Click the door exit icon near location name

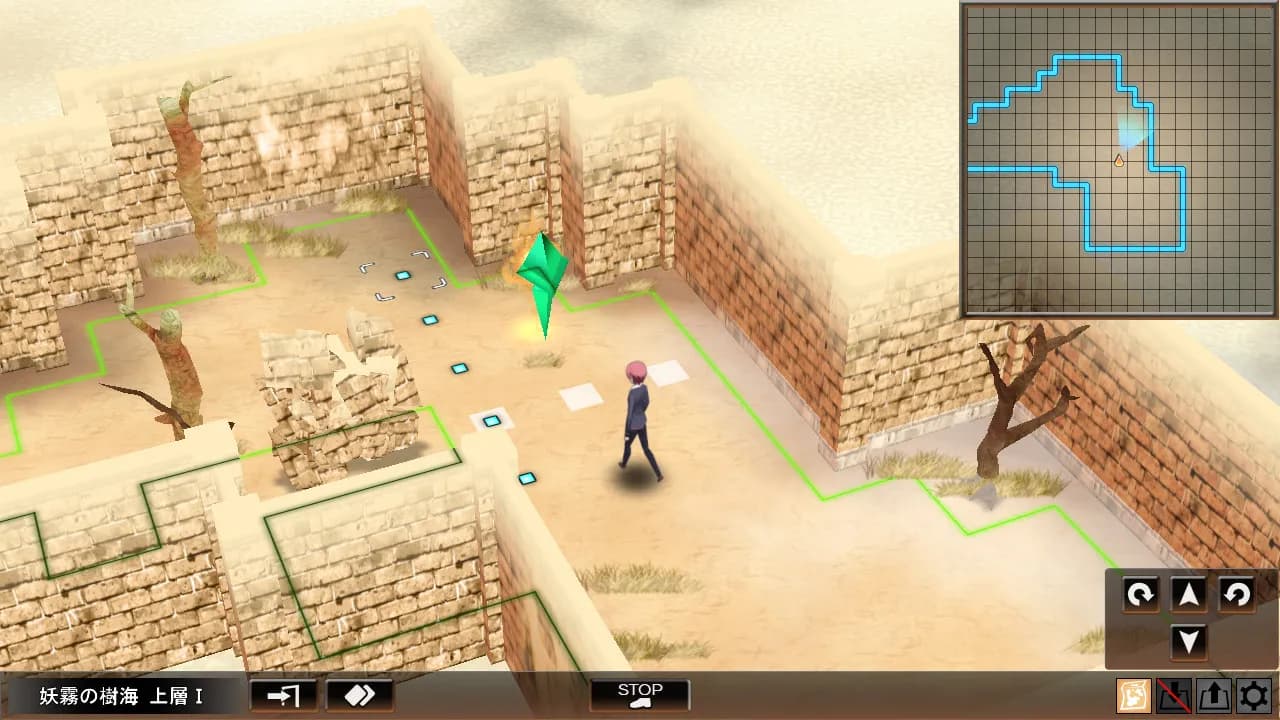pos(282,693)
